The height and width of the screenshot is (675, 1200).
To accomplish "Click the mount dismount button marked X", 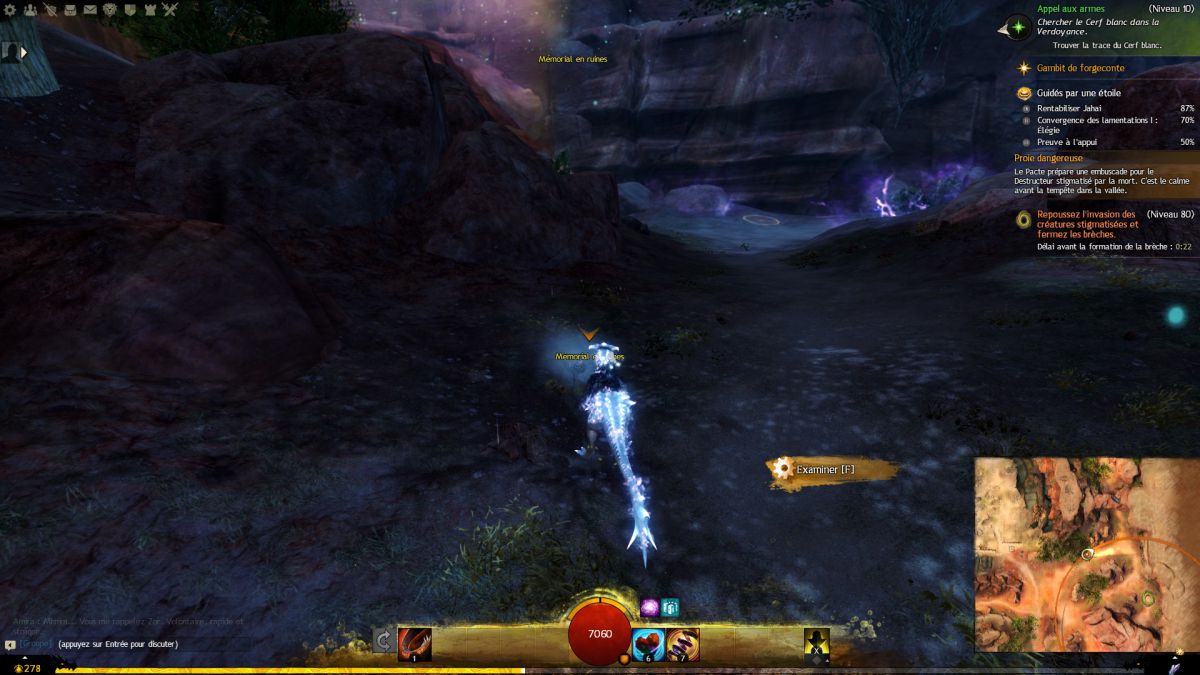I will click(818, 645).
